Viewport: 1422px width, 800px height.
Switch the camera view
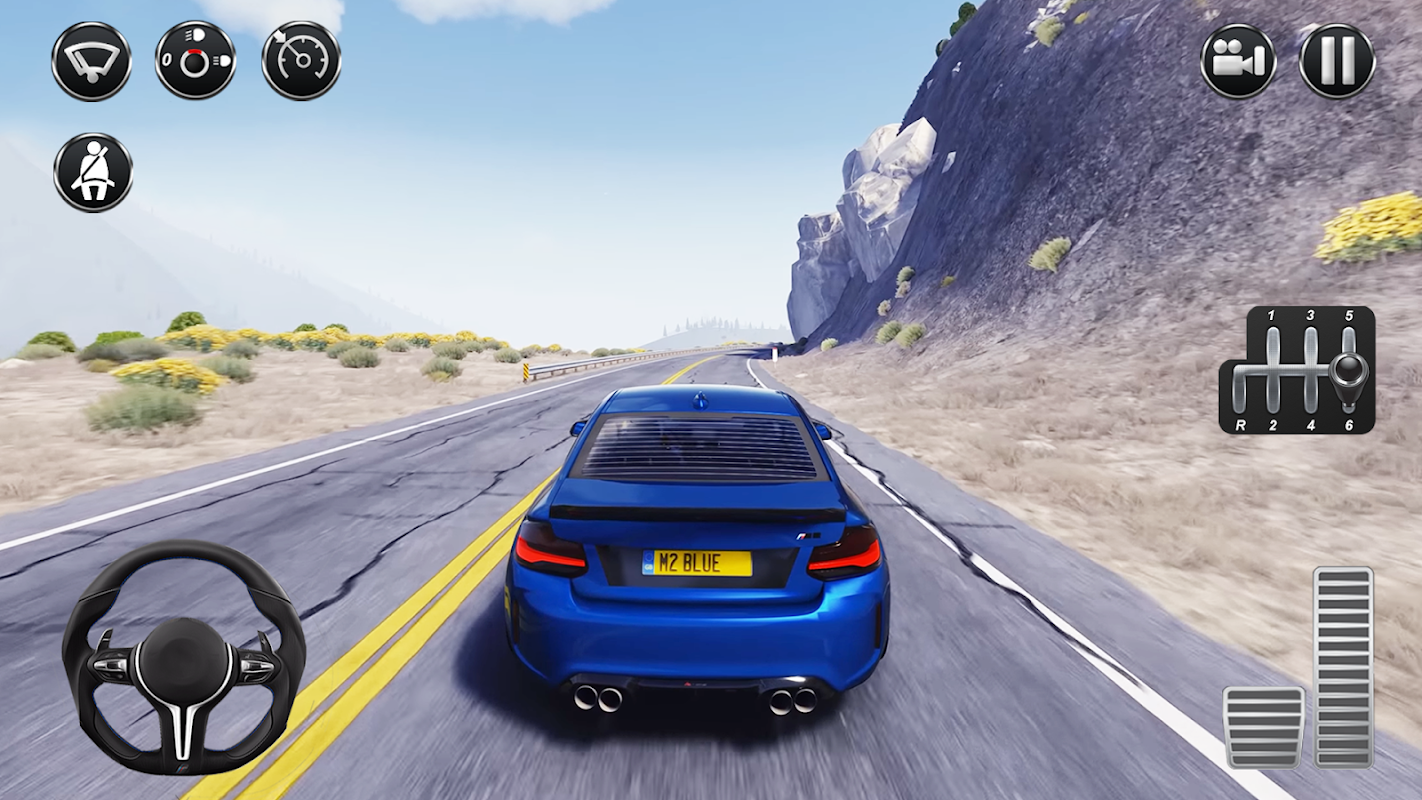tap(1238, 61)
